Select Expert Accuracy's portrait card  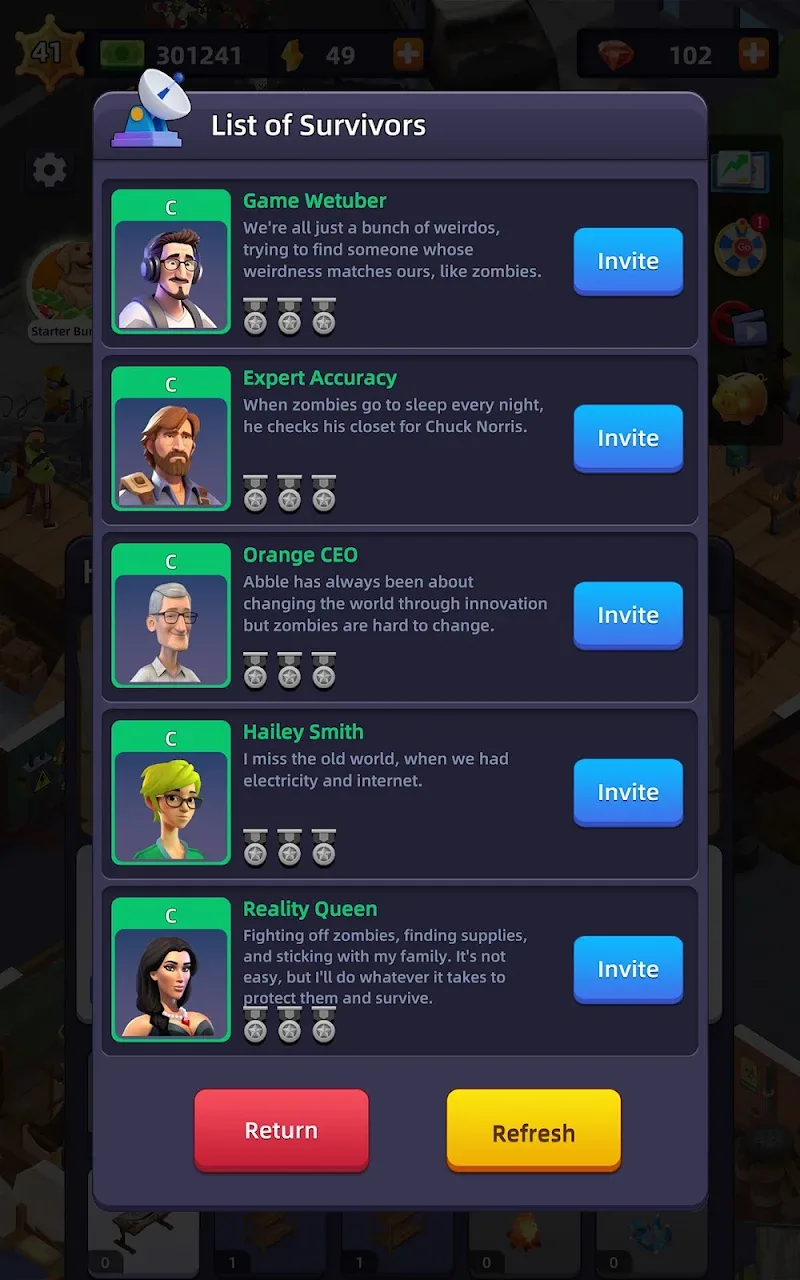click(171, 439)
